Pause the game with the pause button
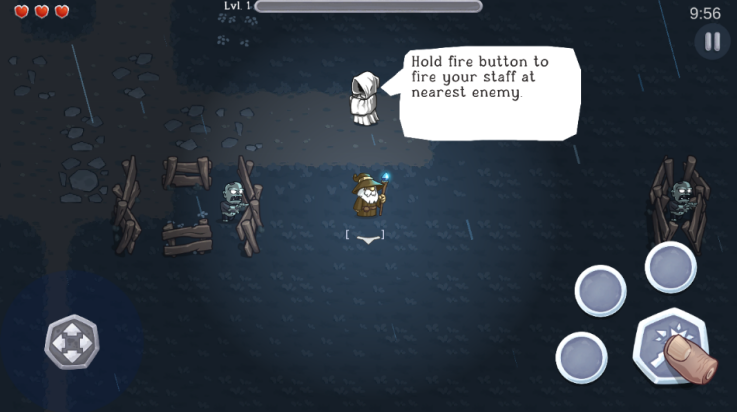The width and height of the screenshot is (737, 412). (x=712, y=42)
